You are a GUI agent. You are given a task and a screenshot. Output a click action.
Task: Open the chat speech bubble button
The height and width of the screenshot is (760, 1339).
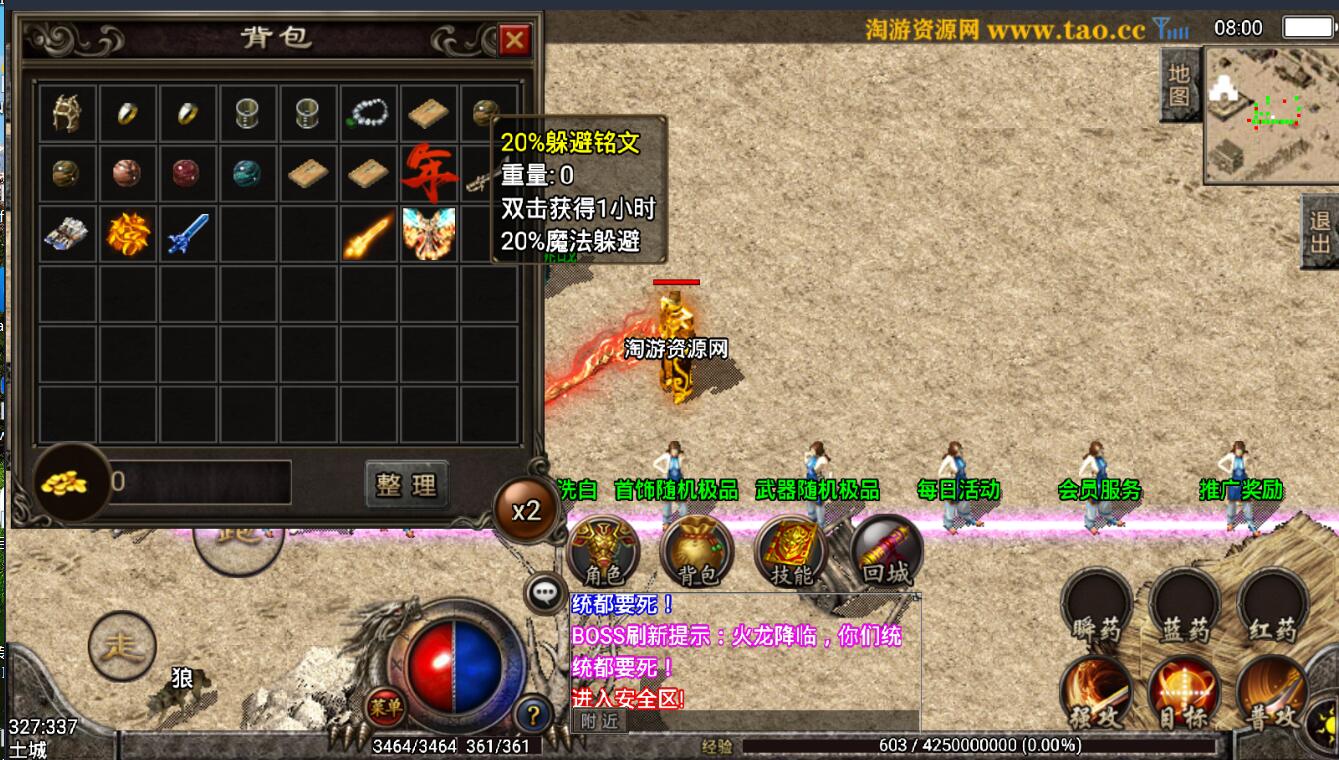[545, 593]
